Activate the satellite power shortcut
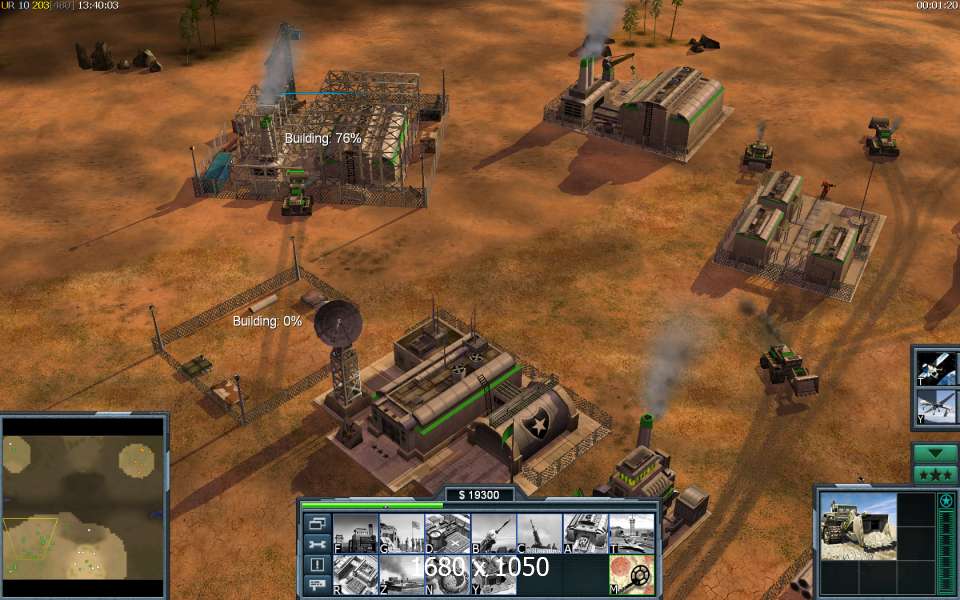 coord(938,368)
